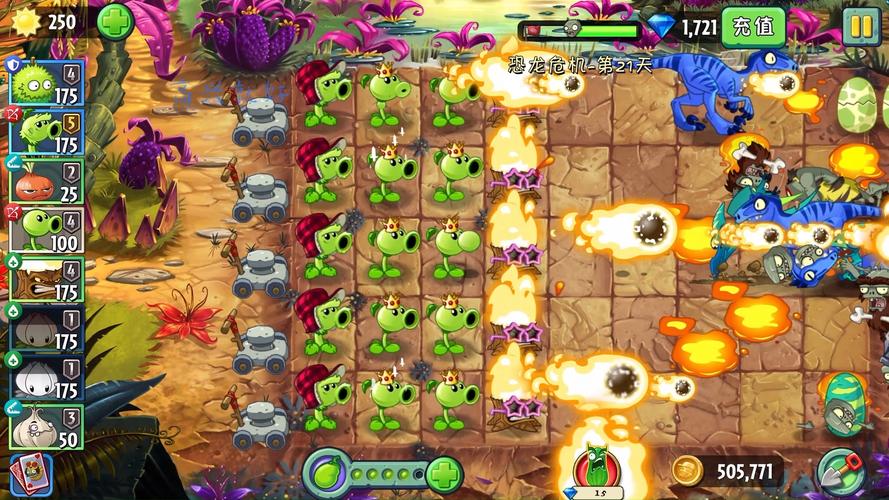Buy more Plant Food with the plus button

[x=444, y=472]
